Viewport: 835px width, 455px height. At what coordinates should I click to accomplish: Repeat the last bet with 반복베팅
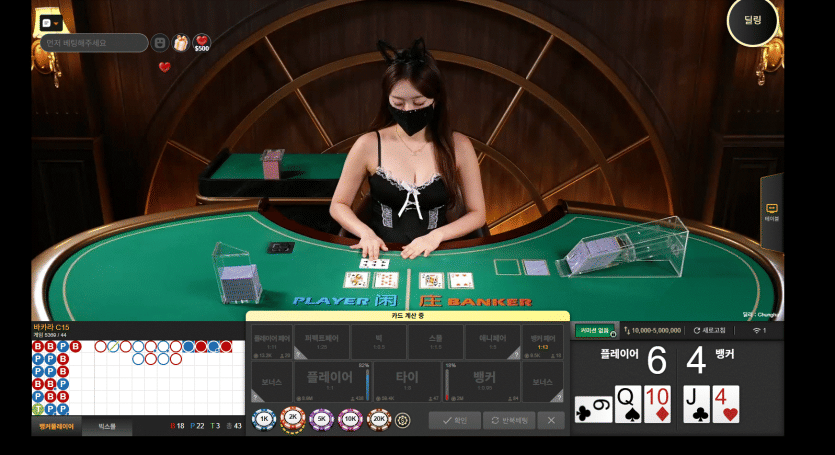pos(510,421)
